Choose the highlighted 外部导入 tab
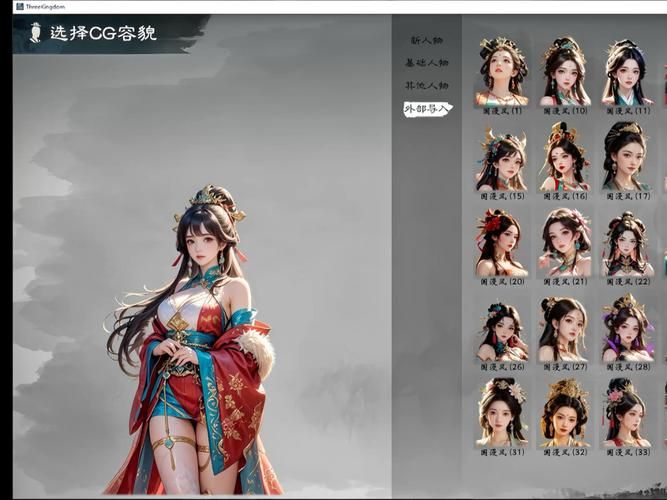The height and width of the screenshot is (500, 667). click(426, 108)
